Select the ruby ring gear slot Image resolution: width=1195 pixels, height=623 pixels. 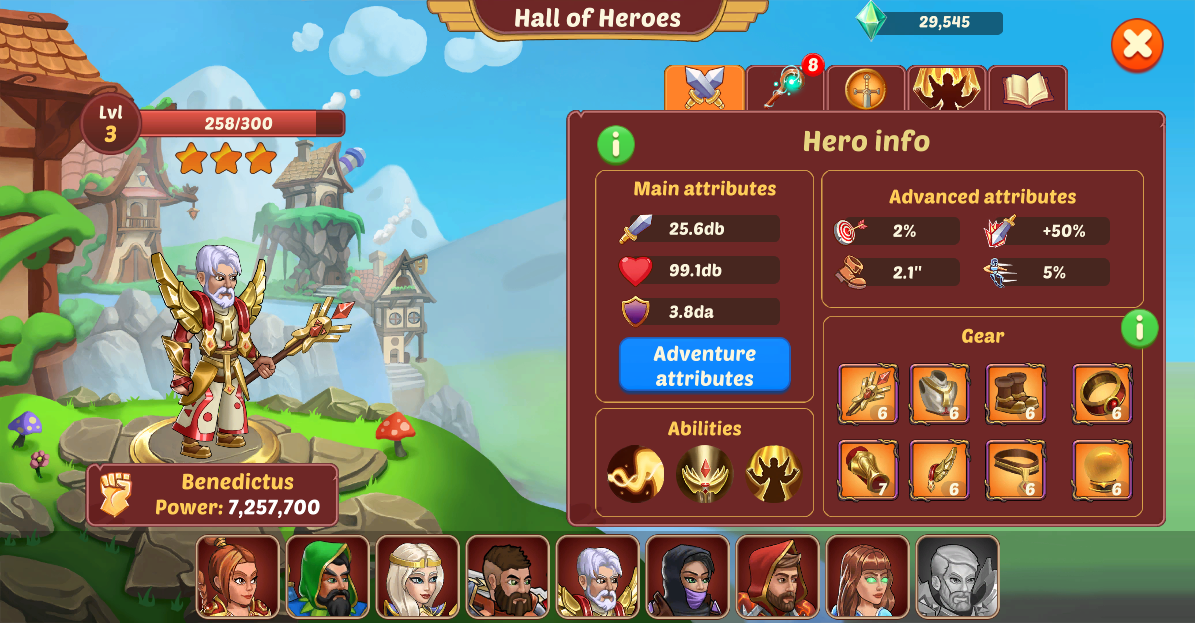[x=1102, y=394]
